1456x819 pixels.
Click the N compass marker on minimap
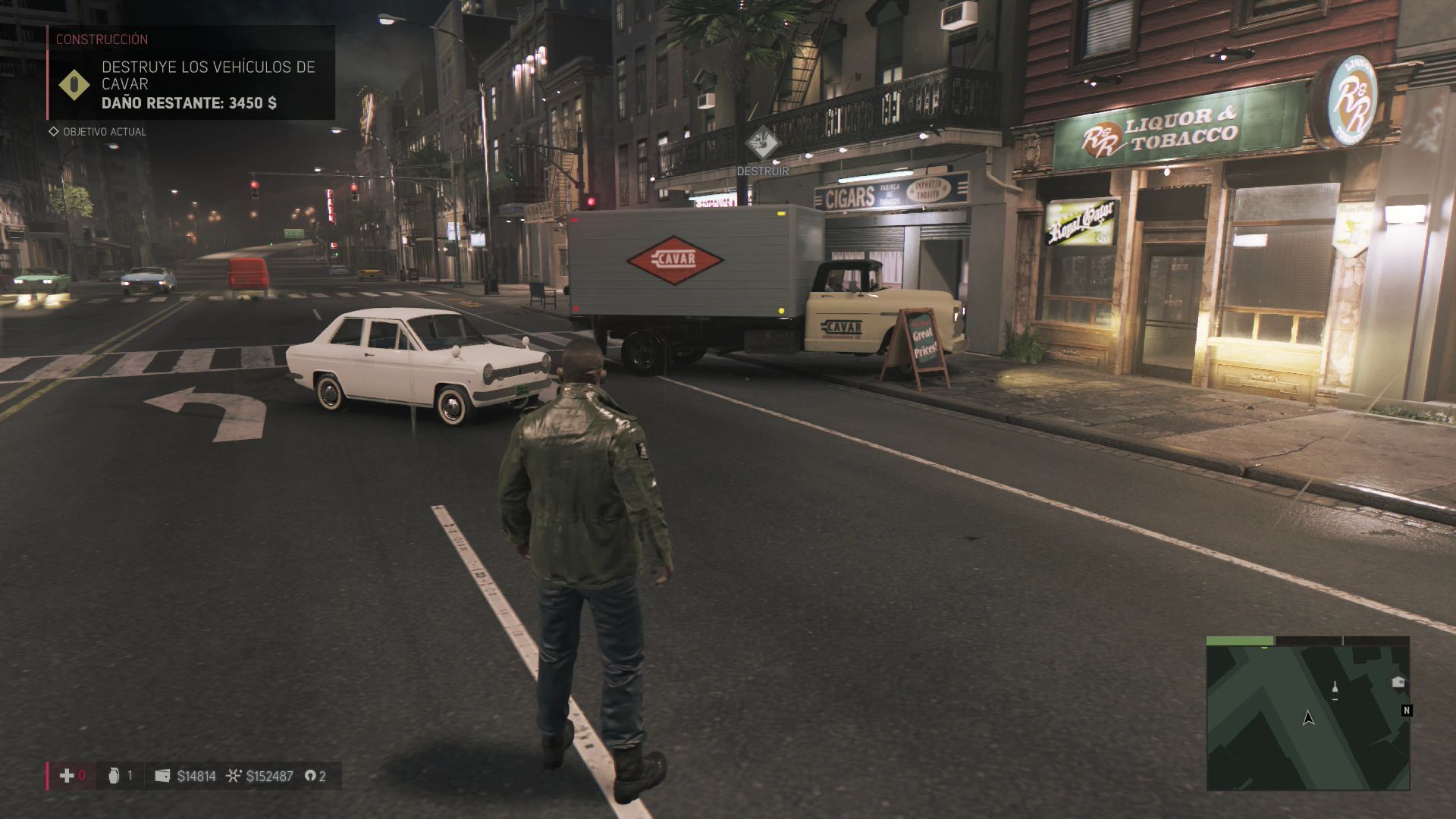1407,711
